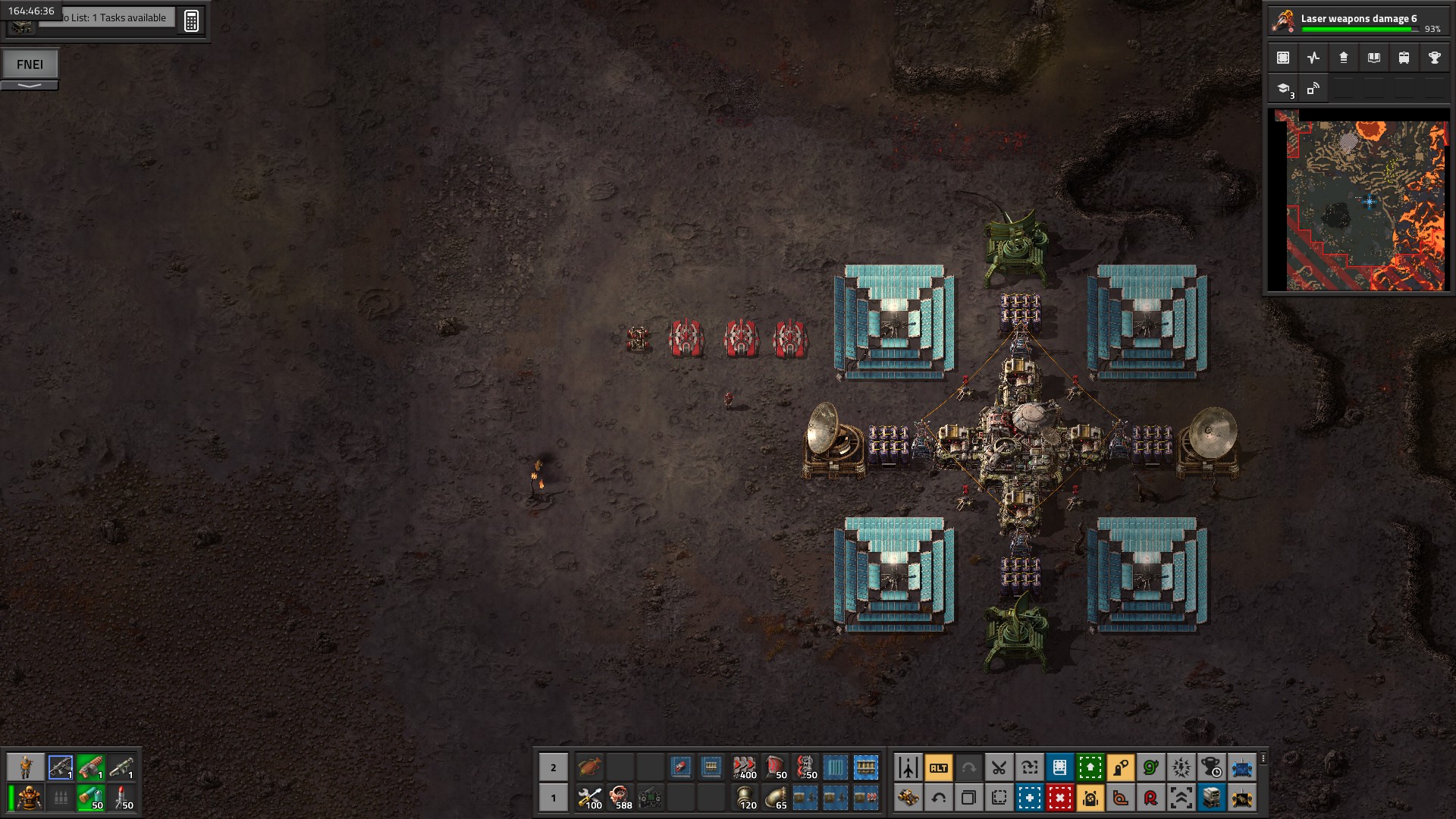This screenshot has height=819, width=1456.
Task: Open the blue blueprint library book
Action: point(1059,767)
